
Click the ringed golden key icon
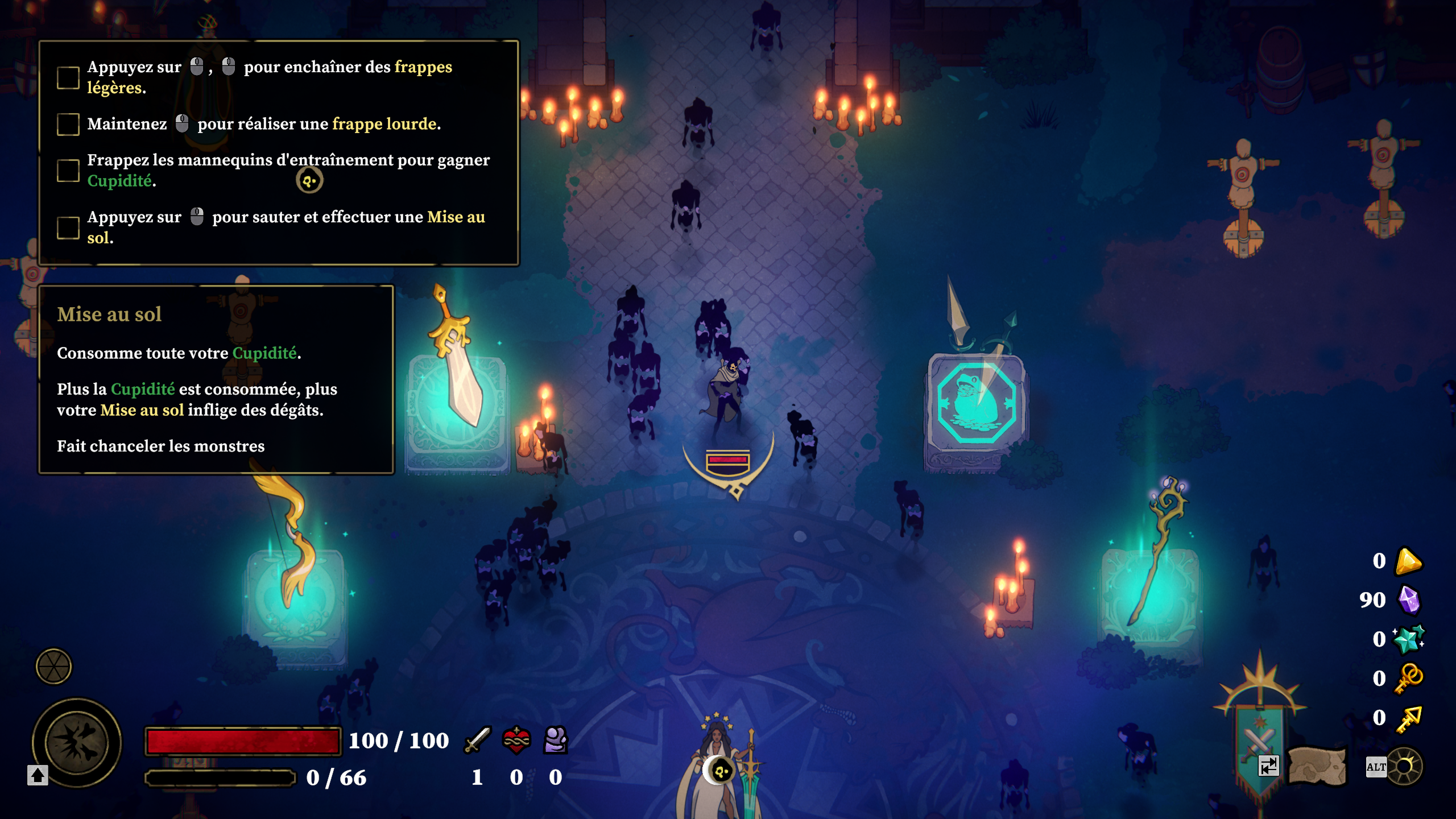[1409, 678]
